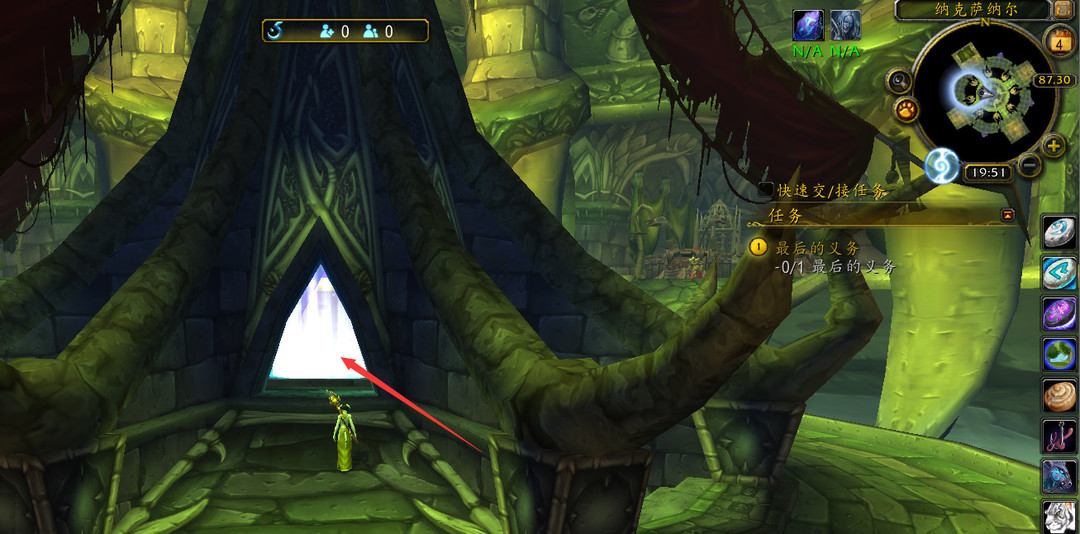The image size is (1080, 534).
Task: Click the green landscape globe icon
Action: pyautogui.click(x=1060, y=354)
